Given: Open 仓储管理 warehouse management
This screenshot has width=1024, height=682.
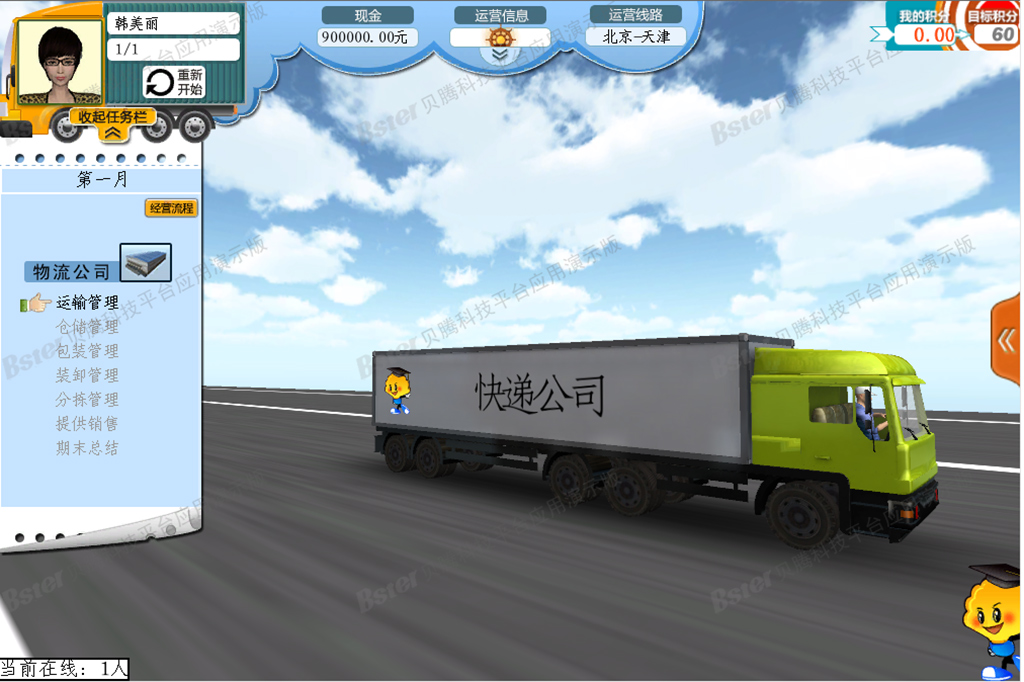Looking at the screenshot, I should click(x=87, y=326).
